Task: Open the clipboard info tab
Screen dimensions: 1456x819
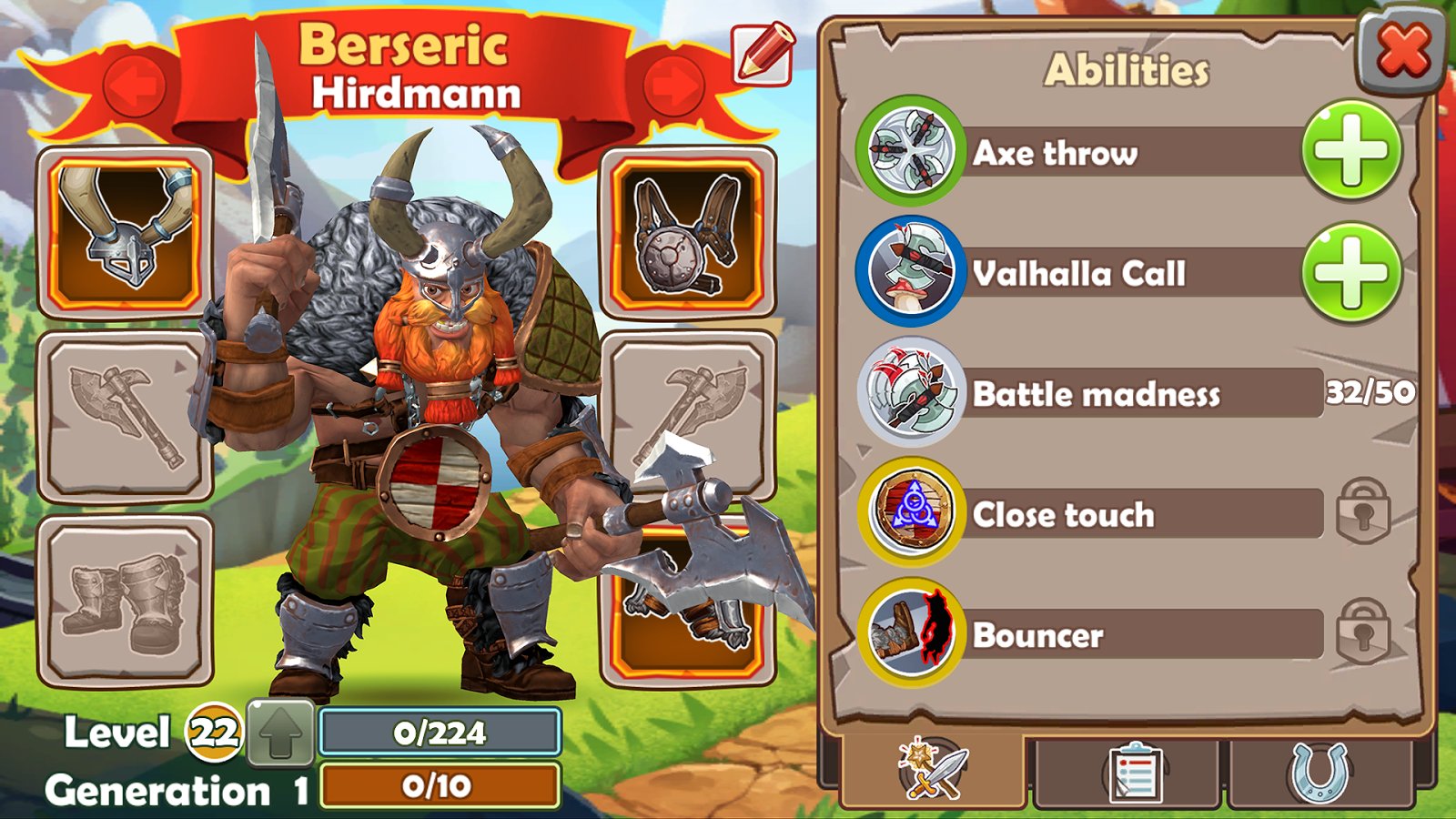Action: pos(1131,773)
